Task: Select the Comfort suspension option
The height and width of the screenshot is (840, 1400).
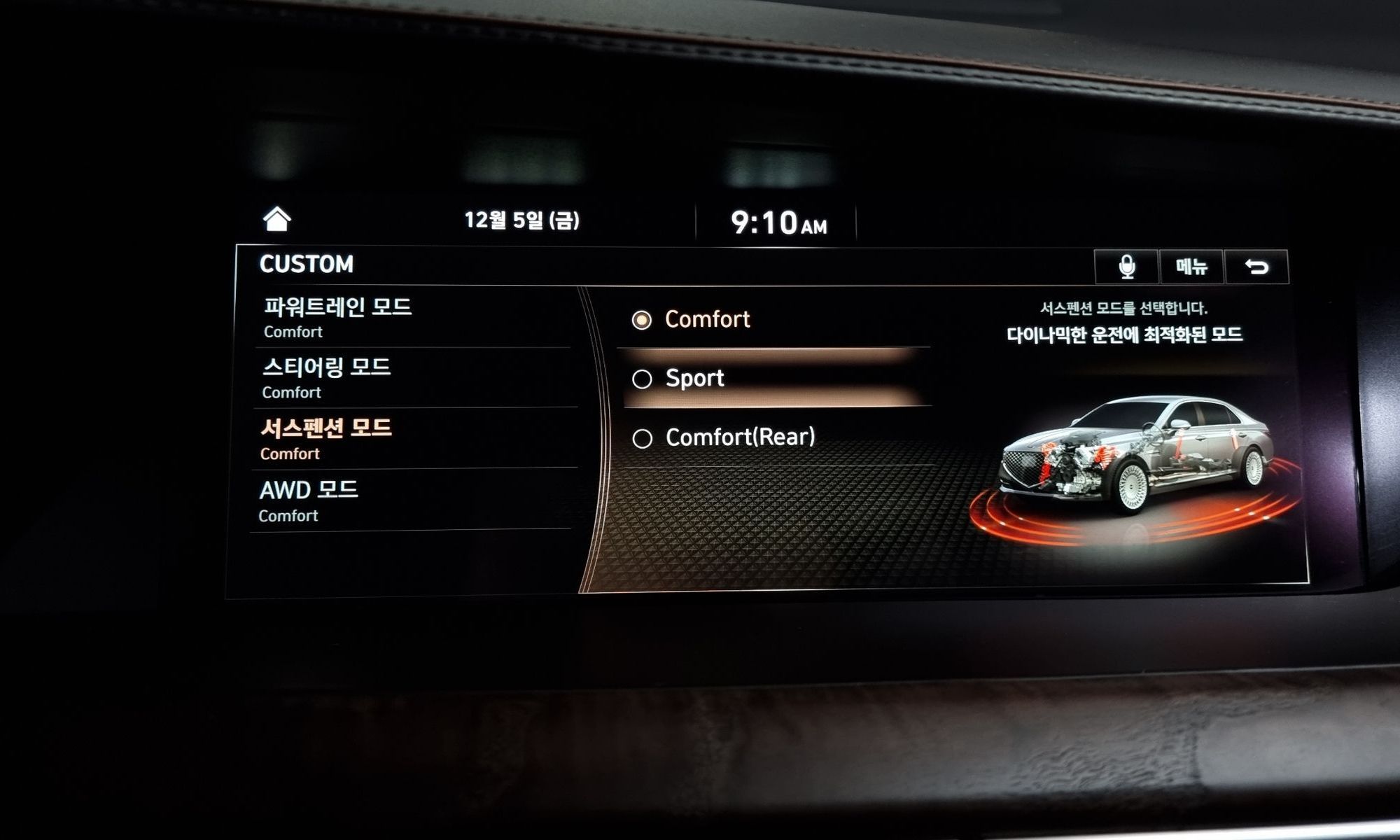Action: (707, 320)
